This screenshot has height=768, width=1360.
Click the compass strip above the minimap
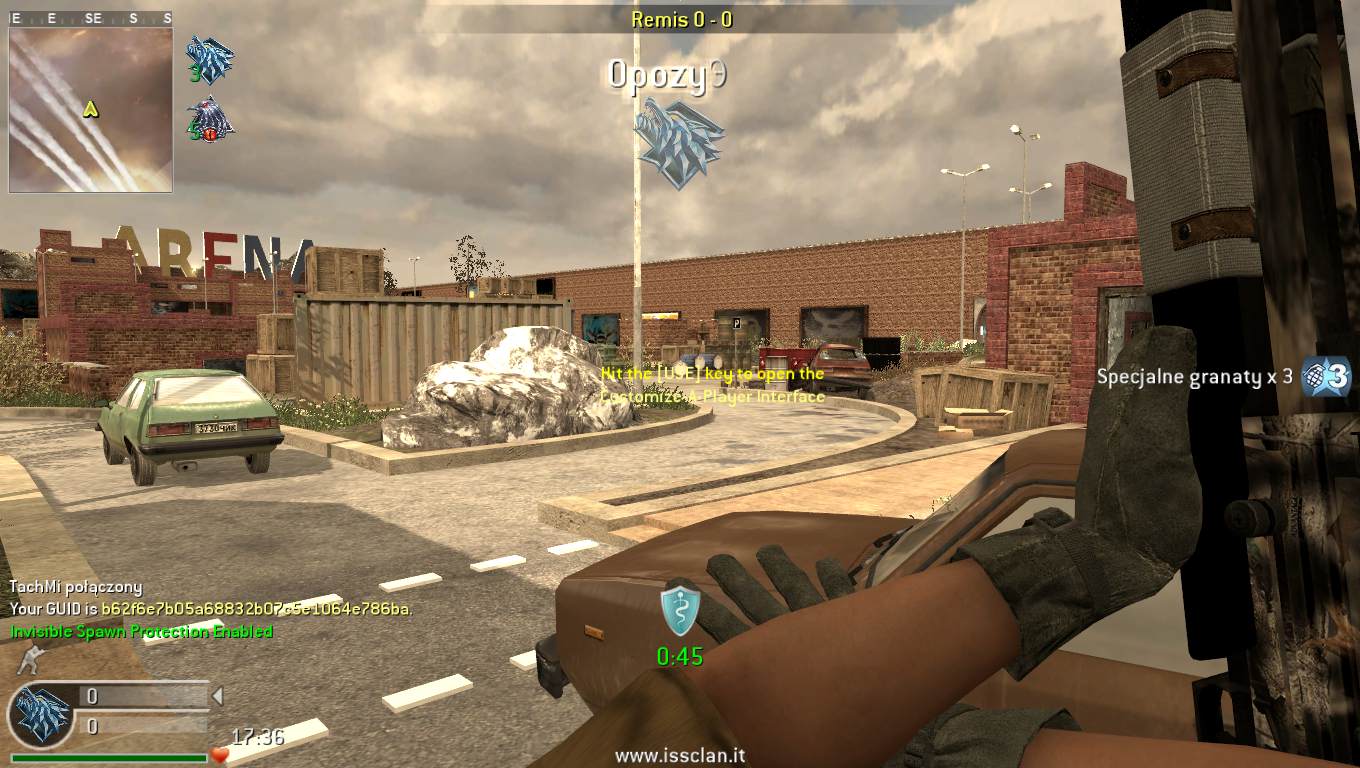[x=91, y=18]
